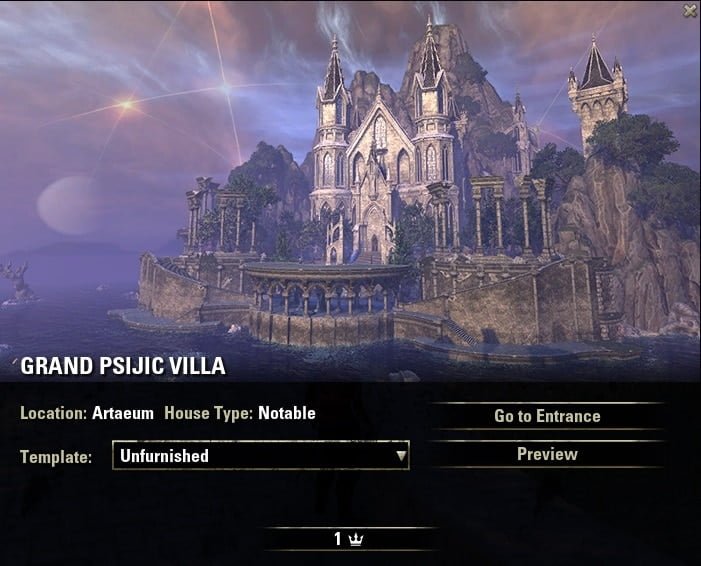The height and width of the screenshot is (566, 701).
Task: Go to Entrance of the villa
Action: coord(547,416)
